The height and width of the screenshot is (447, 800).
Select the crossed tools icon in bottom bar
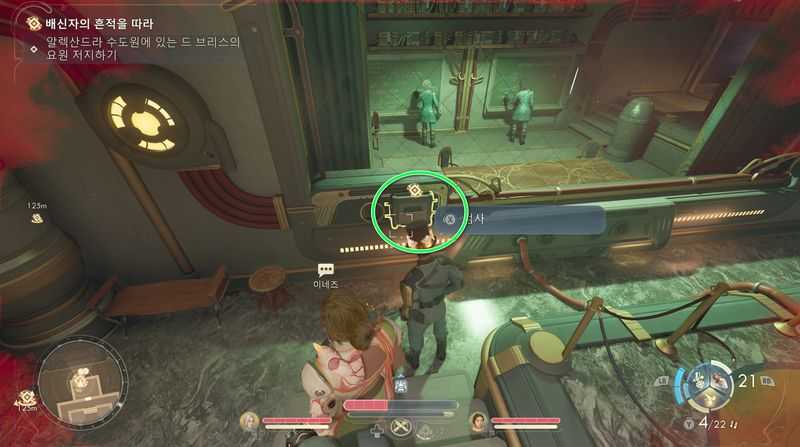click(x=402, y=428)
